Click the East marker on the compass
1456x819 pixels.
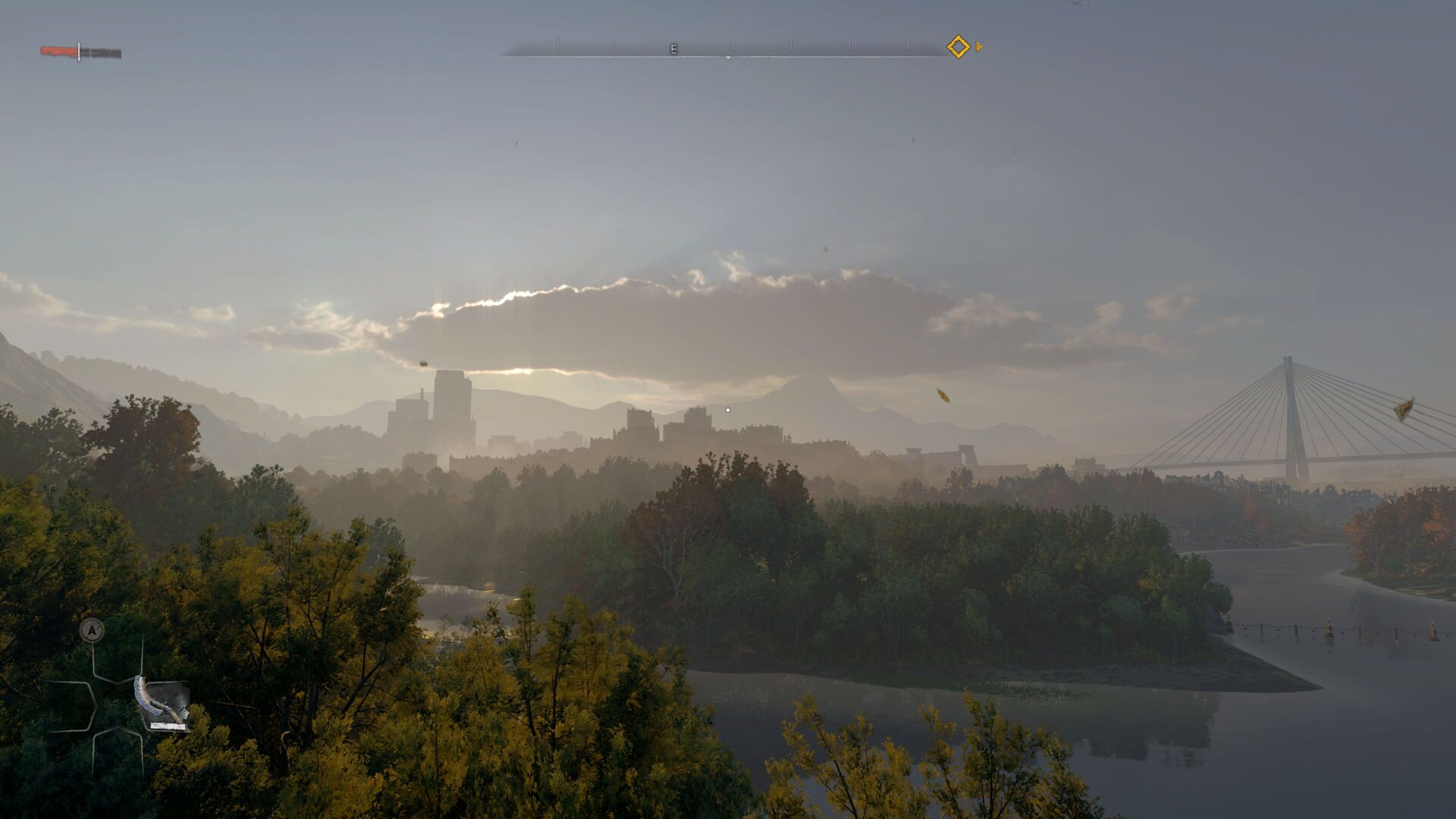tap(673, 49)
